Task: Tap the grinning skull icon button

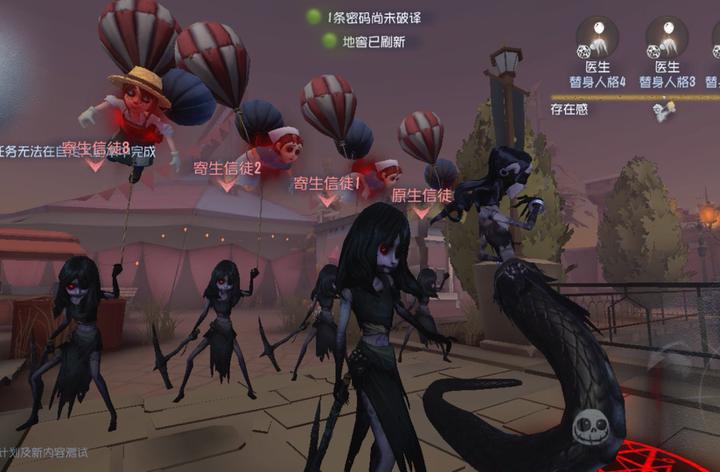Action: 591,429
